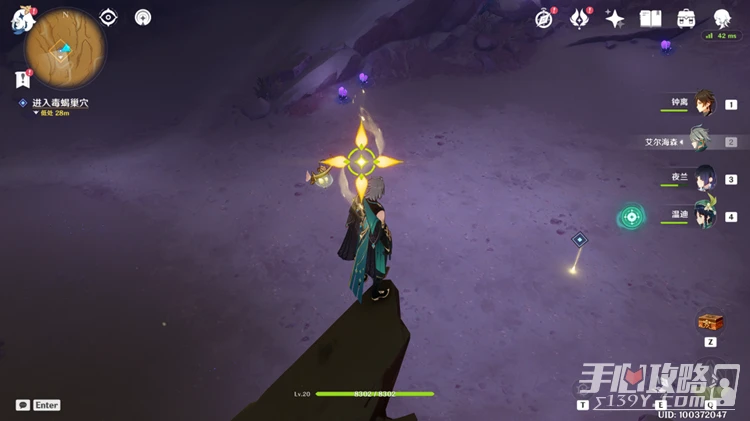750x421 pixels.
Task: Select the 进入毒蝎巢穴 quest tracker
Action: pyautogui.click(x=59, y=103)
